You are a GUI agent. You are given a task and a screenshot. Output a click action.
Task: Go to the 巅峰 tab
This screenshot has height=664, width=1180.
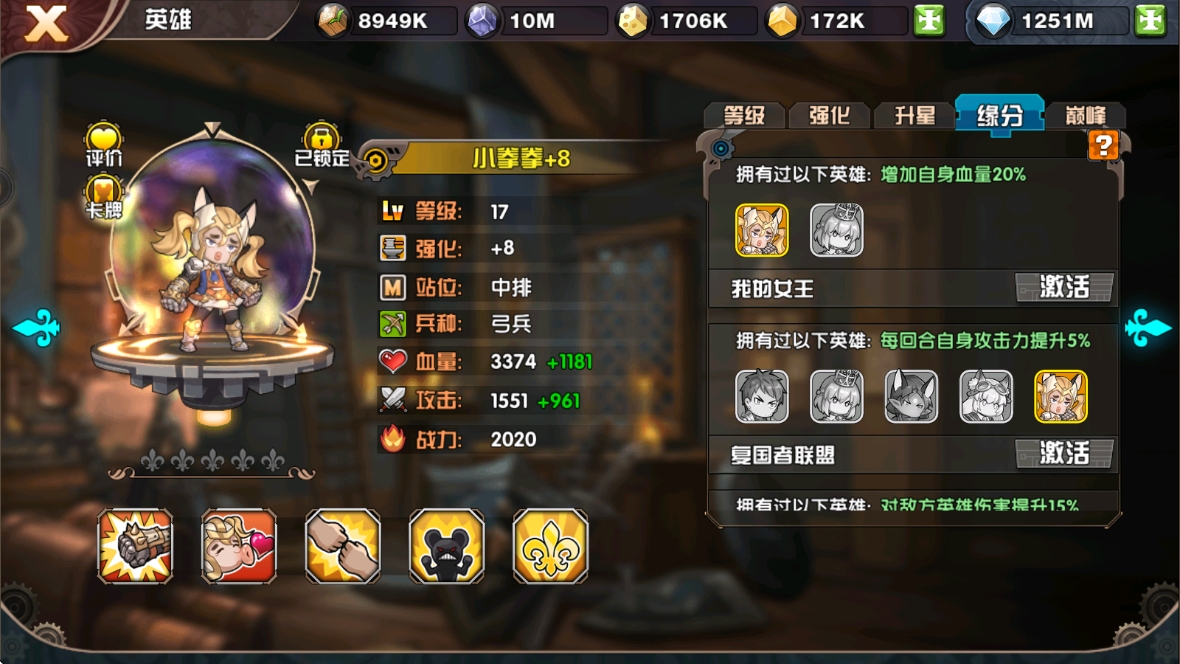[x=1082, y=115]
